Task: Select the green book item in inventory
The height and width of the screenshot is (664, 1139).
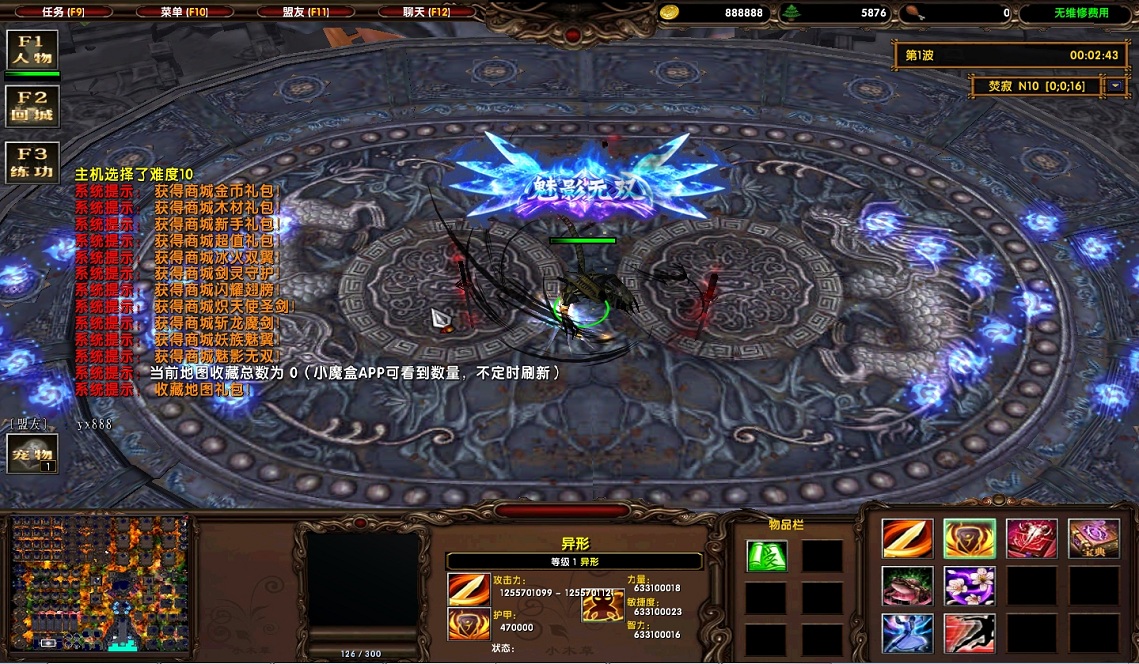Action: coord(766,556)
